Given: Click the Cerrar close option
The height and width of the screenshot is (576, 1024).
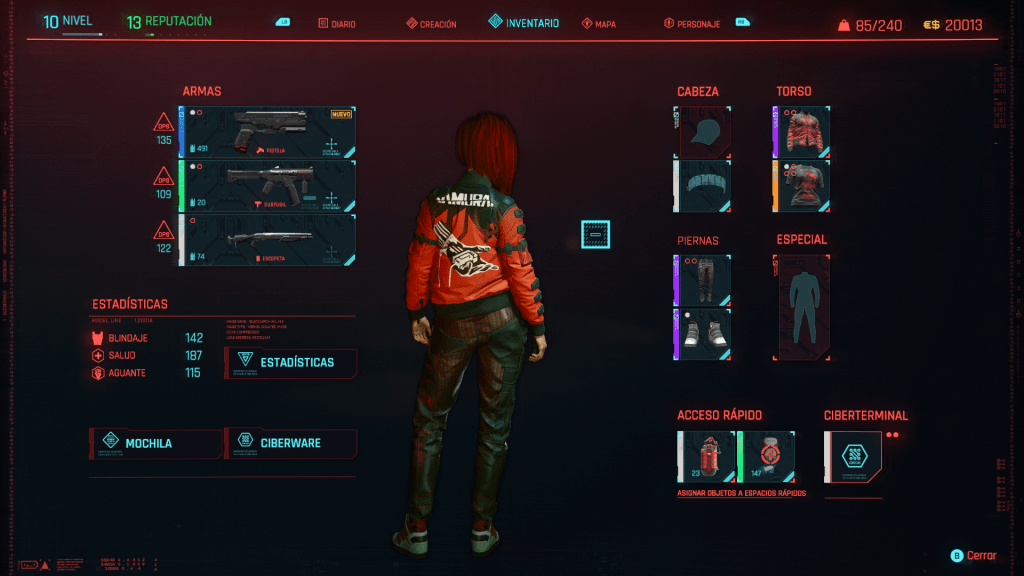Looking at the screenshot, I should pos(973,555).
